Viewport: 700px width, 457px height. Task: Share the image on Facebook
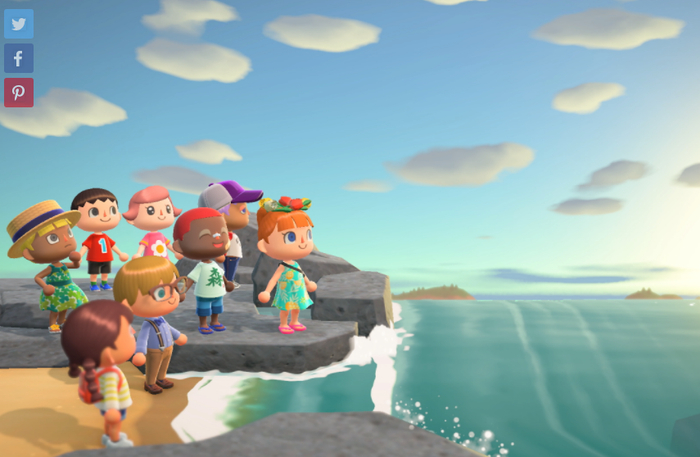click(19, 58)
